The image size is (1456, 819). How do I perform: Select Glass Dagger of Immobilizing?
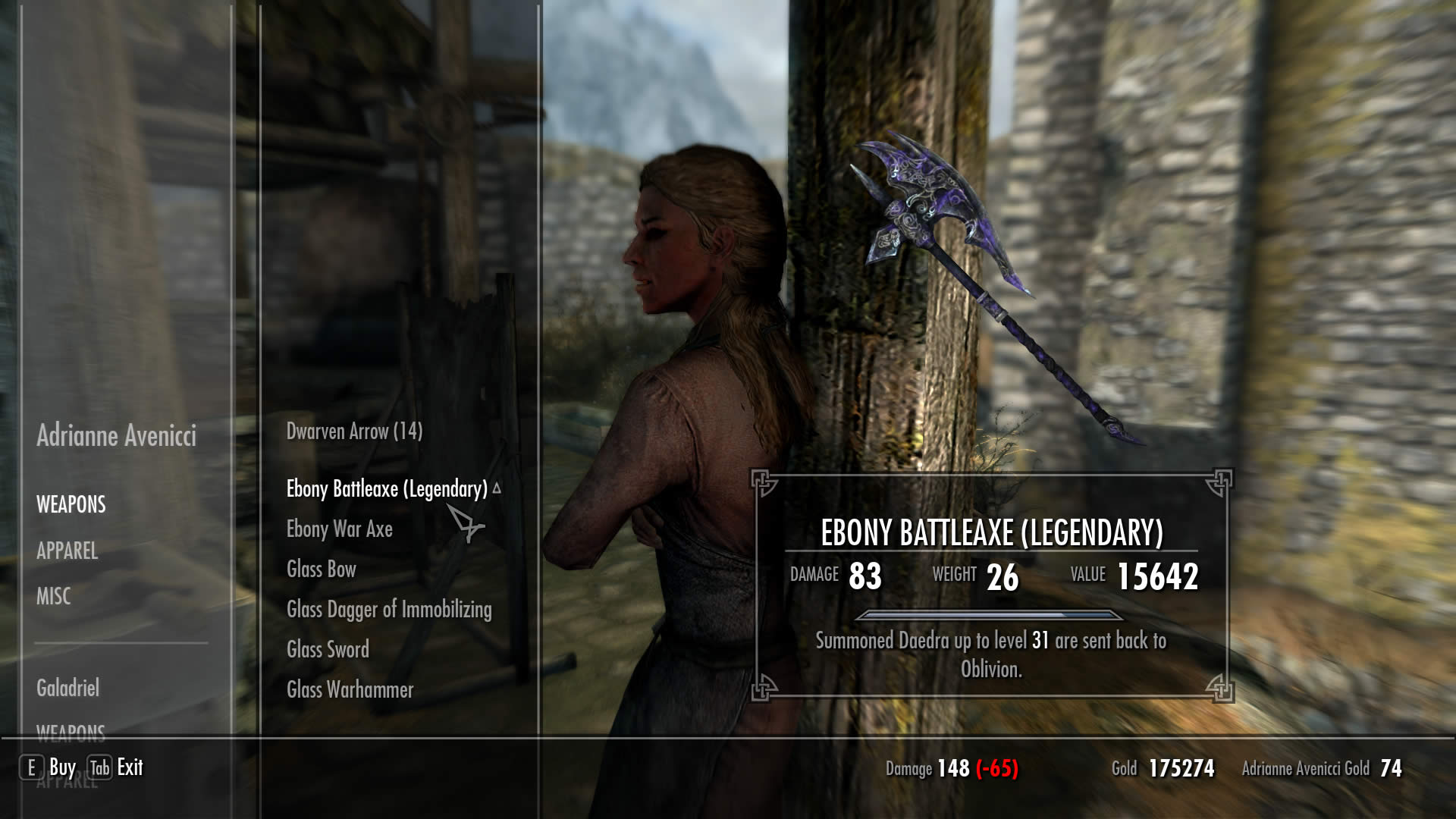click(x=388, y=610)
